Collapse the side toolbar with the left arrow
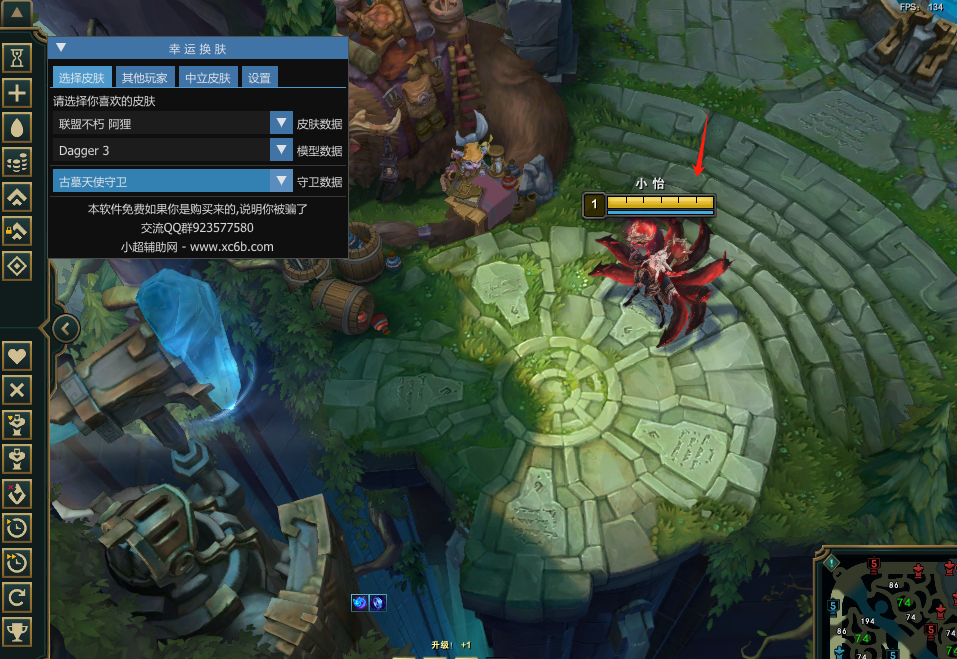This screenshot has height=659, width=957. [65, 327]
